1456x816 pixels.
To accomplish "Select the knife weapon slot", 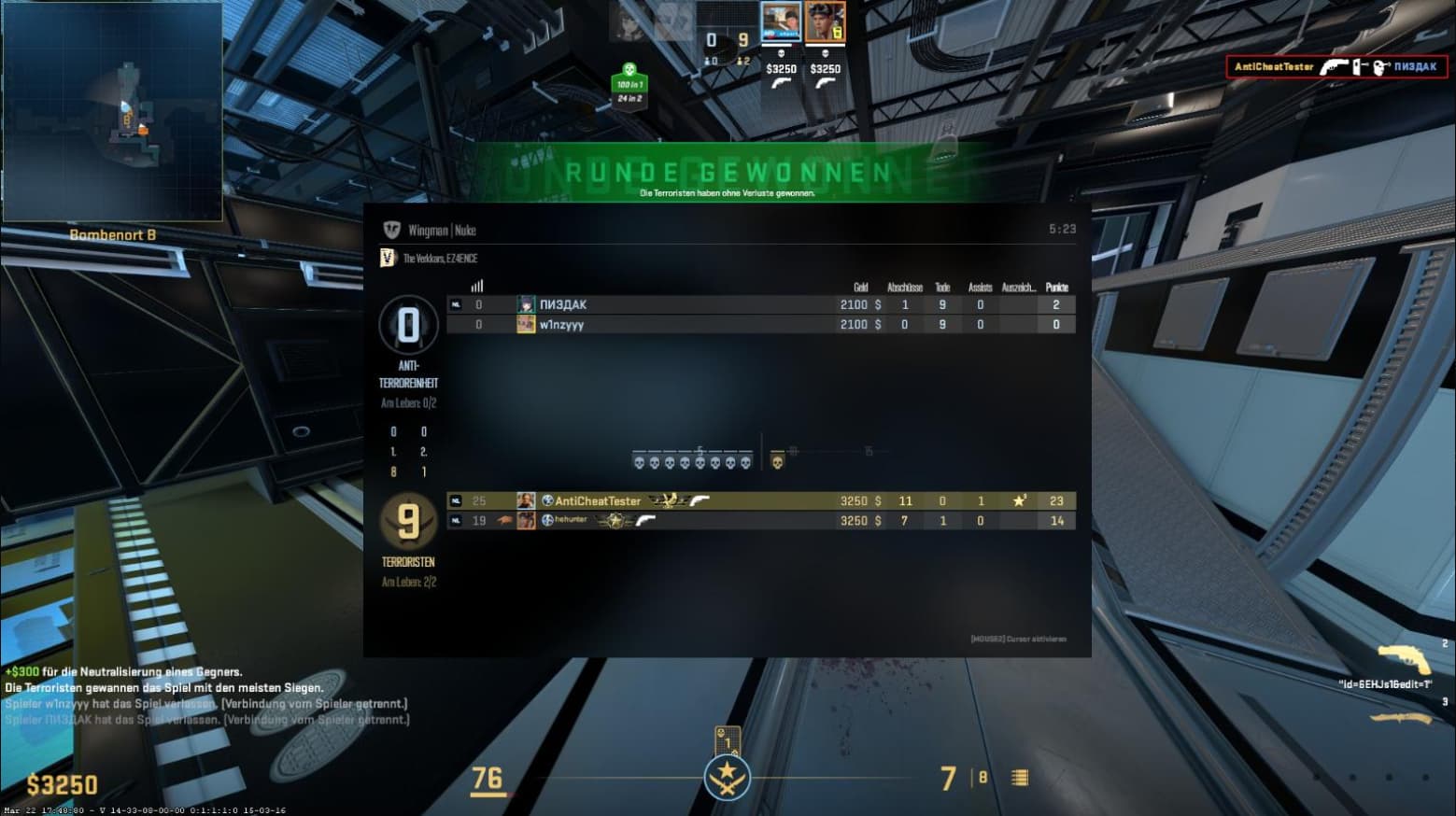I will (1399, 718).
